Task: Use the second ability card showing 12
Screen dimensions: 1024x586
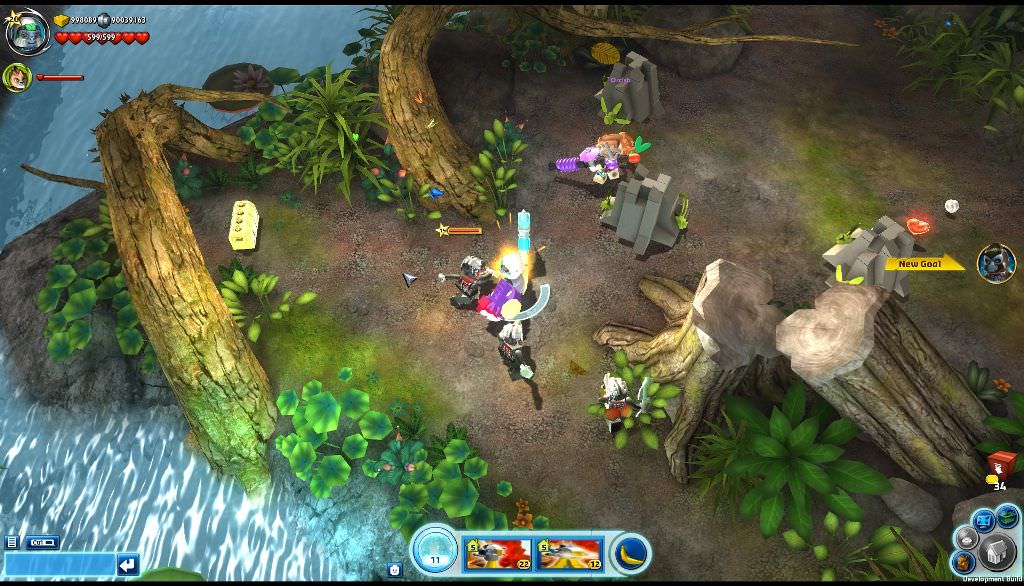Action: (x=570, y=553)
